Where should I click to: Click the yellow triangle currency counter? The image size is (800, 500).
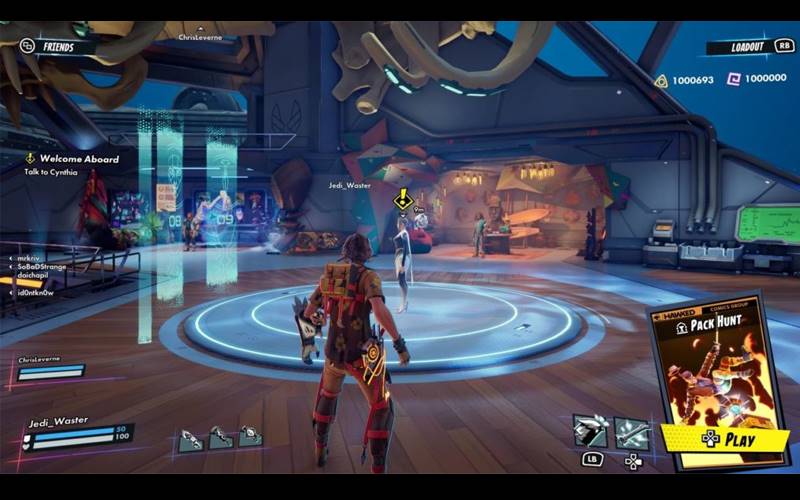point(690,80)
